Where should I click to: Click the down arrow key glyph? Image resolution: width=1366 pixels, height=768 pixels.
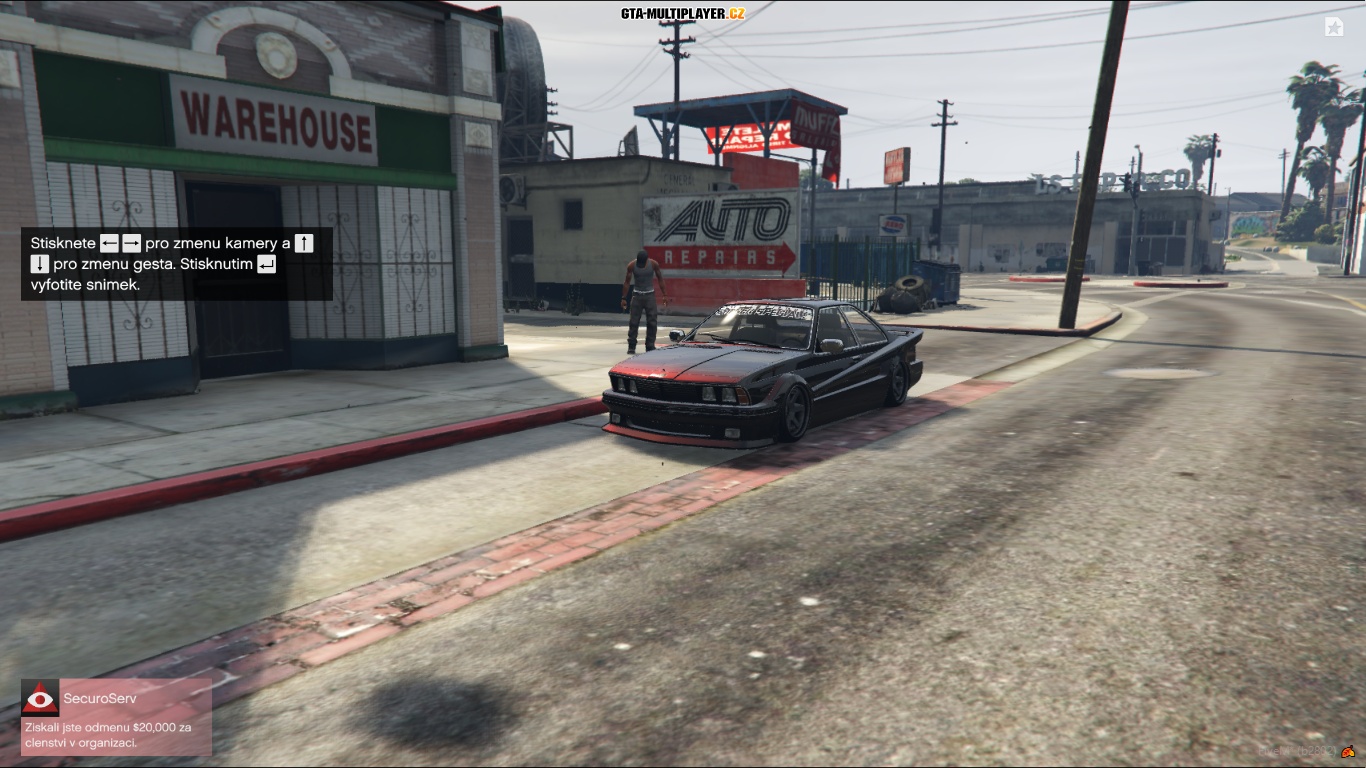tap(40, 265)
